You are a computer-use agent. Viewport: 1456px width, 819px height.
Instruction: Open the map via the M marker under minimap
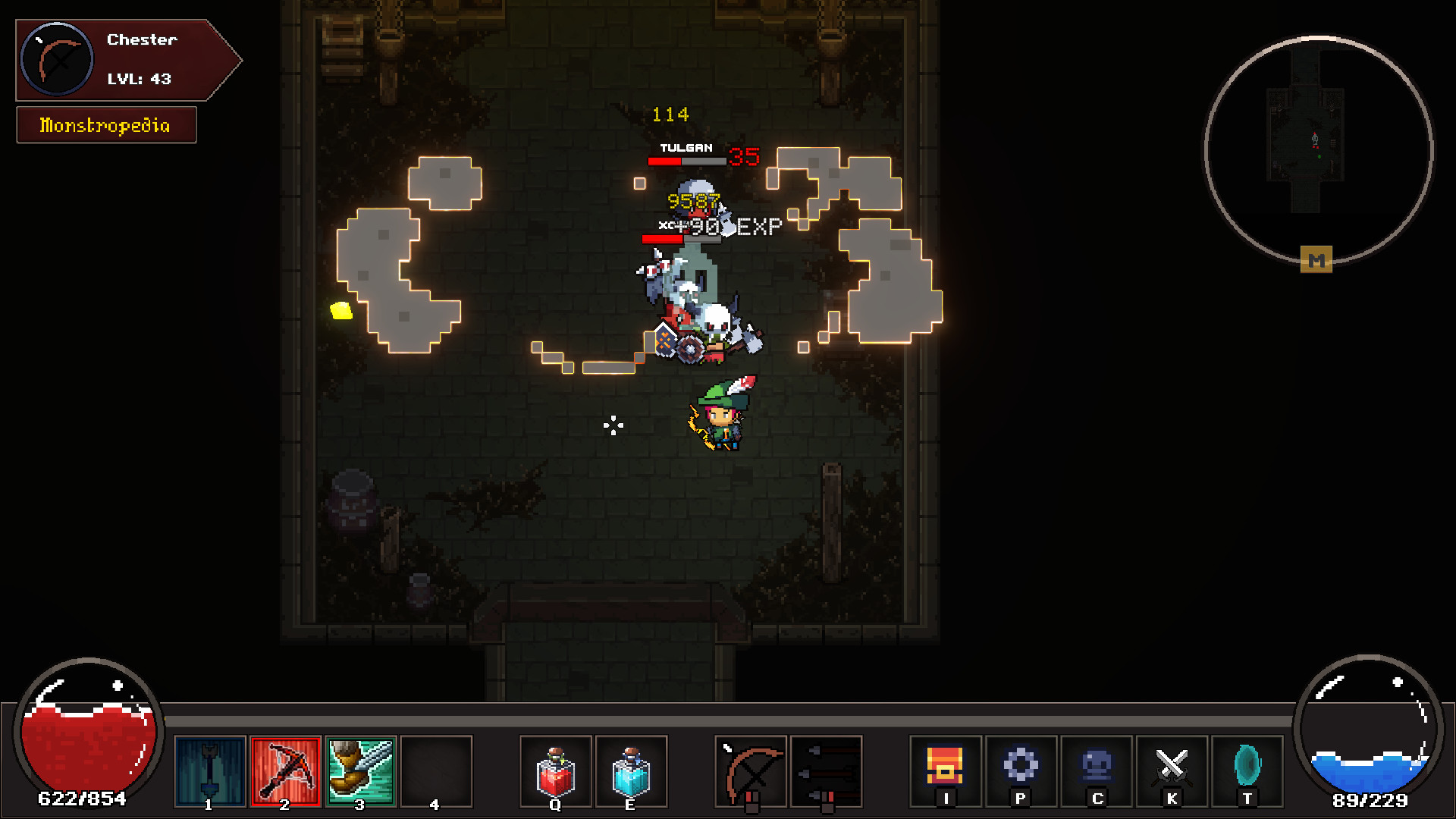point(1317,261)
